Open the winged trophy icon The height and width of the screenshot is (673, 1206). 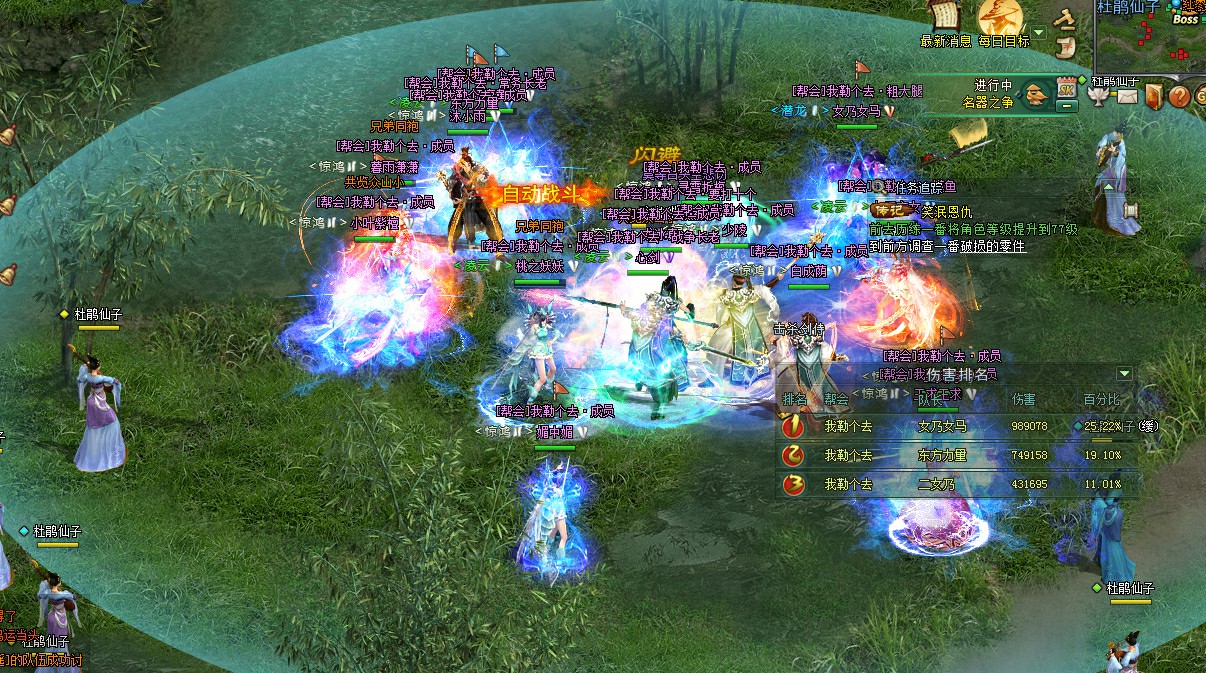pyautogui.click(x=1099, y=96)
